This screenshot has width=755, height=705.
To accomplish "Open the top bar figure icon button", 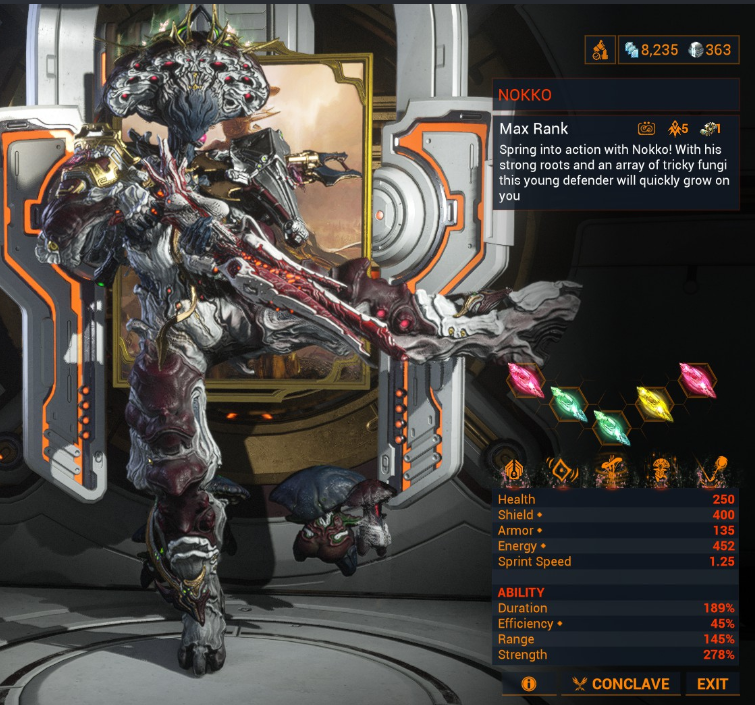I will (x=600, y=50).
